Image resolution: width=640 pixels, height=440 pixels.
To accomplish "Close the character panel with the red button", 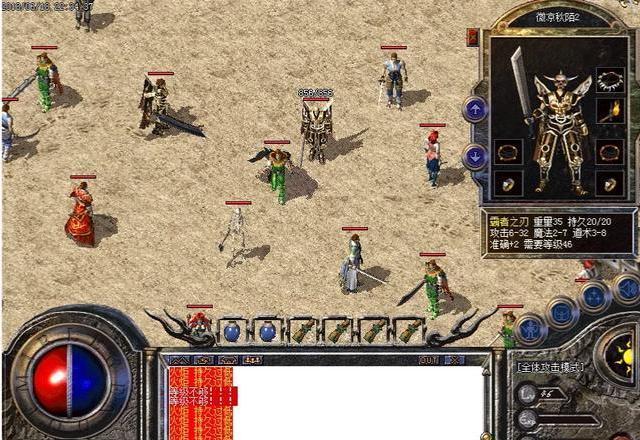I will click(472, 38).
